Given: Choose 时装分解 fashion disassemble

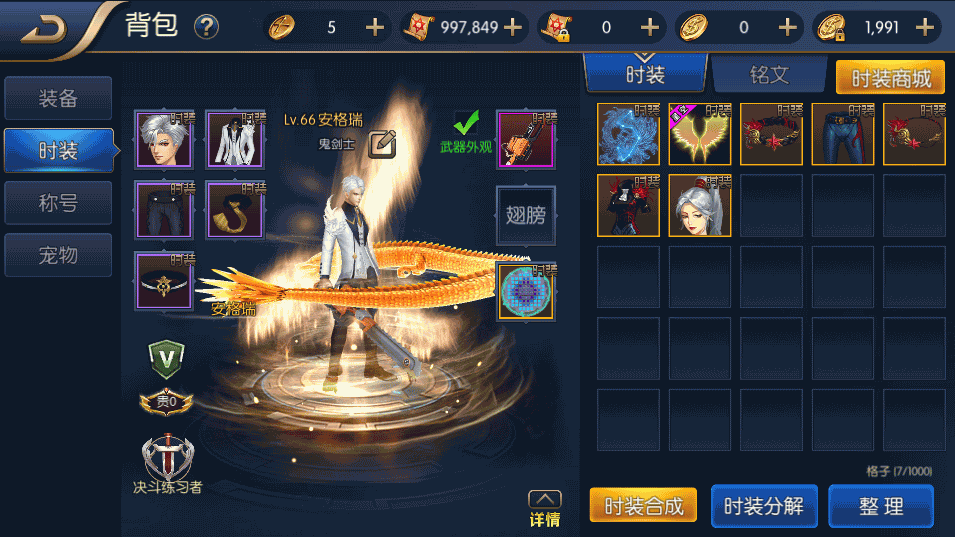Looking at the screenshot, I should click(x=764, y=506).
